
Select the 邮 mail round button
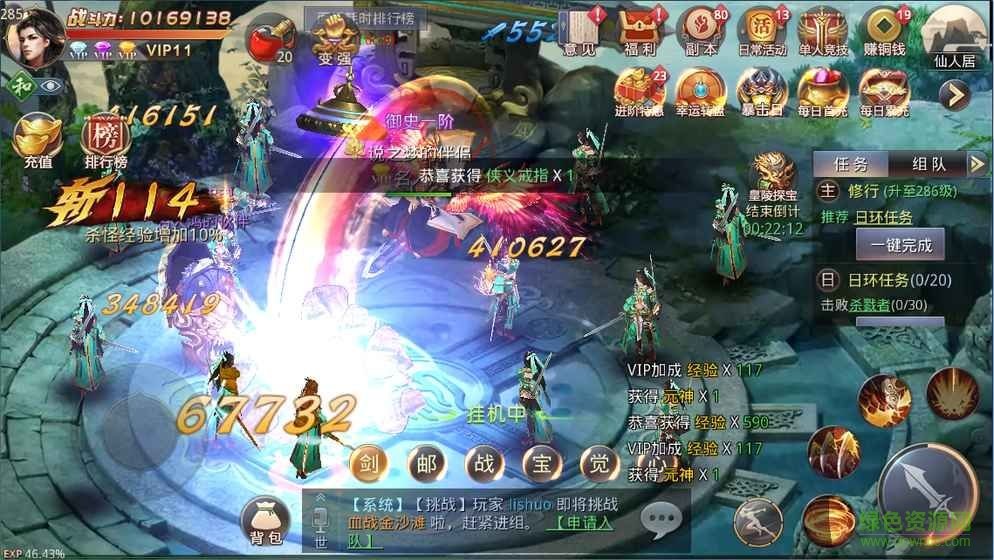pyautogui.click(x=427, y=465)
